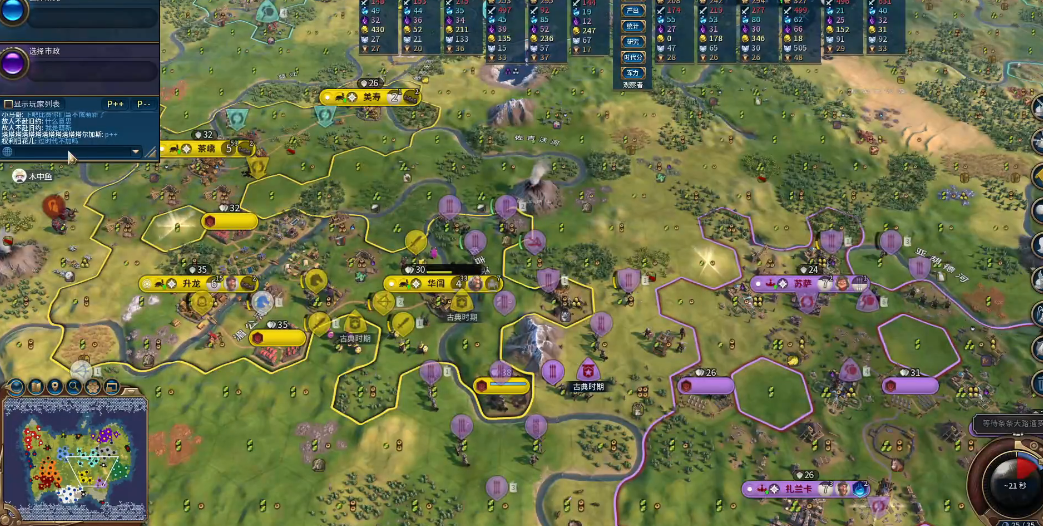Switch scoreboard to 统计 tab
Viewport: 1043px width, 526px height.
click(x=633, y=25)
